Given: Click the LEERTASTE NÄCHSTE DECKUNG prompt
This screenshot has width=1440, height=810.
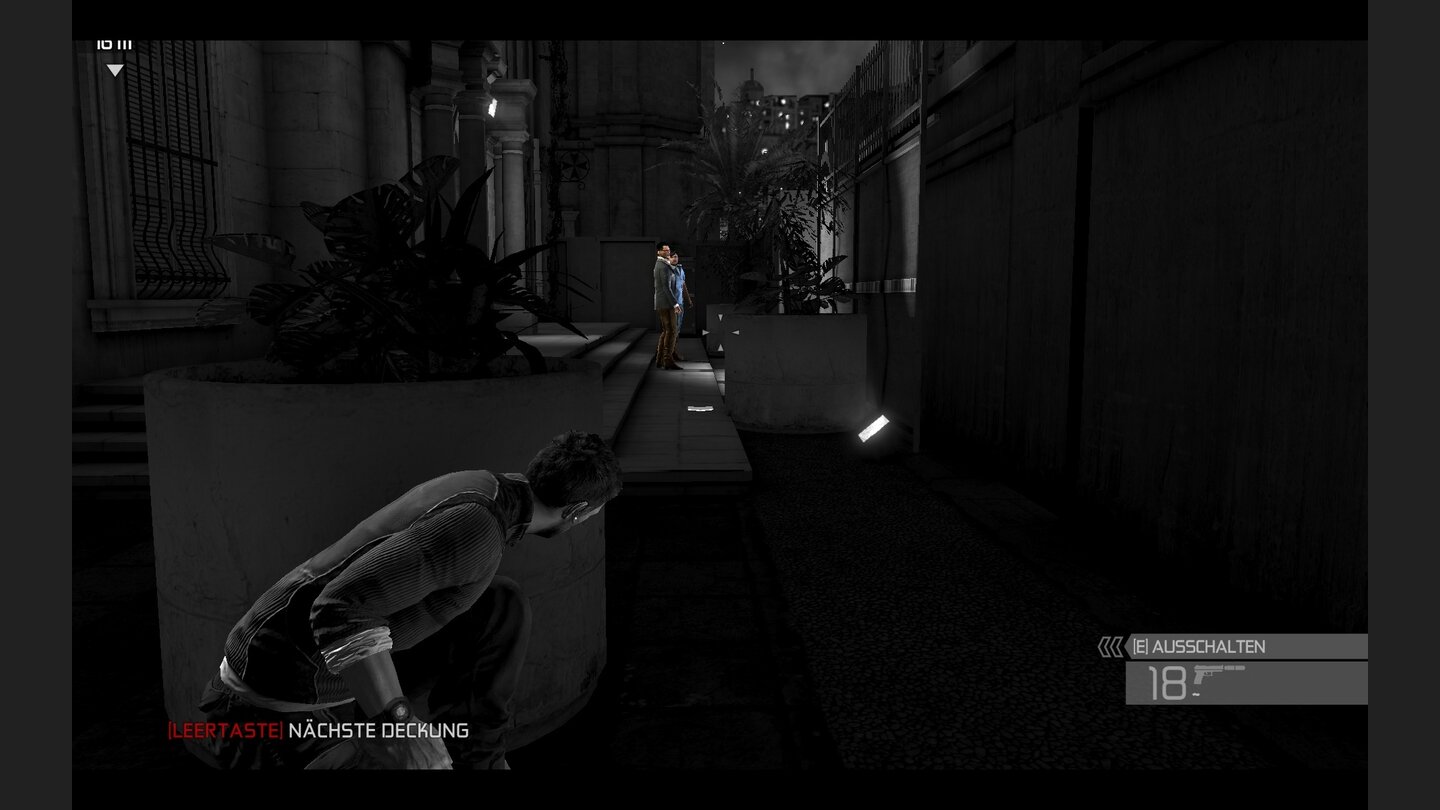Looking at the screenshot, I should pyautogui.click(x=317, y=730).
